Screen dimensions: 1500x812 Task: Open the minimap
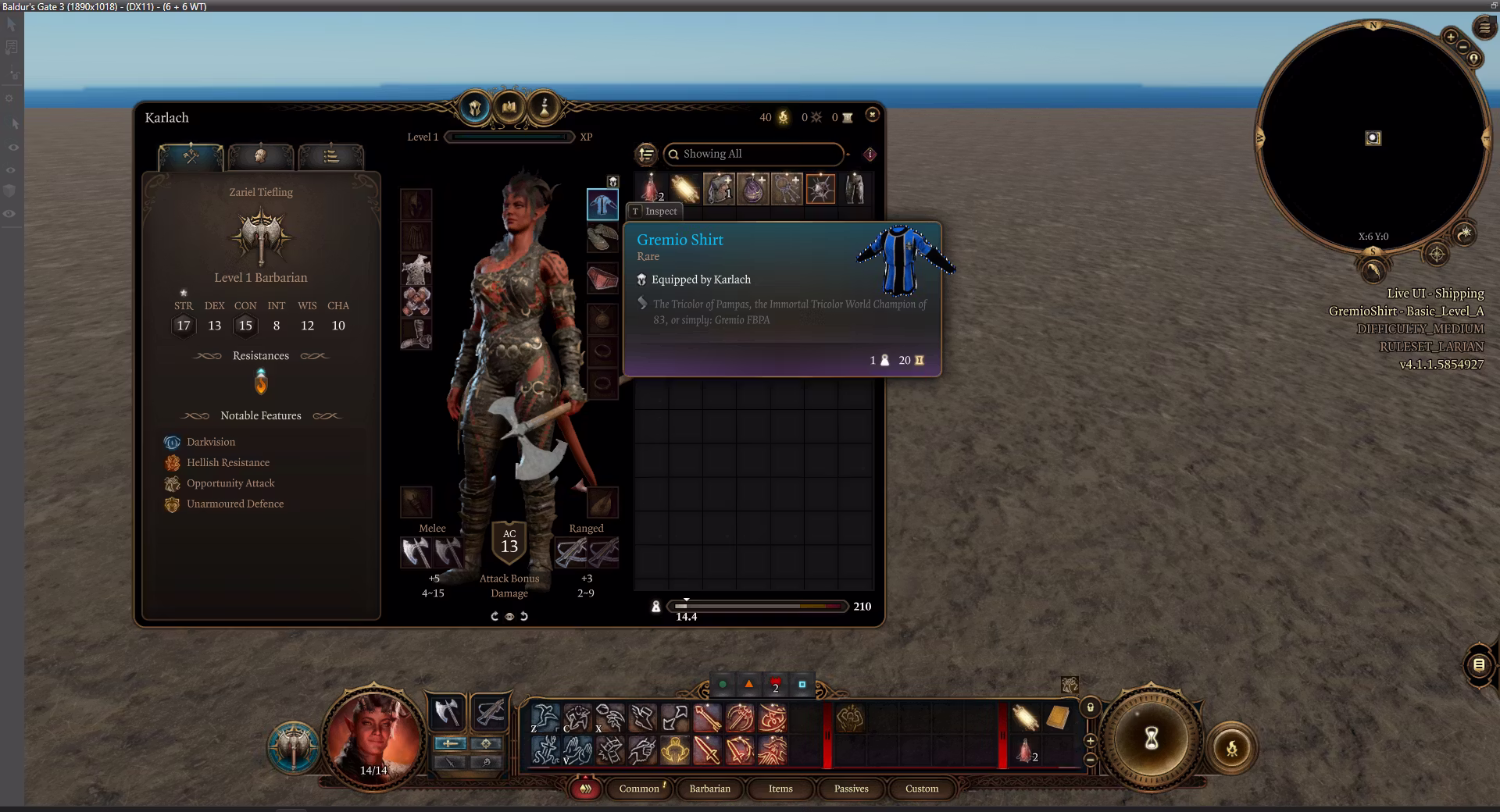click(x=1373, y=138)
